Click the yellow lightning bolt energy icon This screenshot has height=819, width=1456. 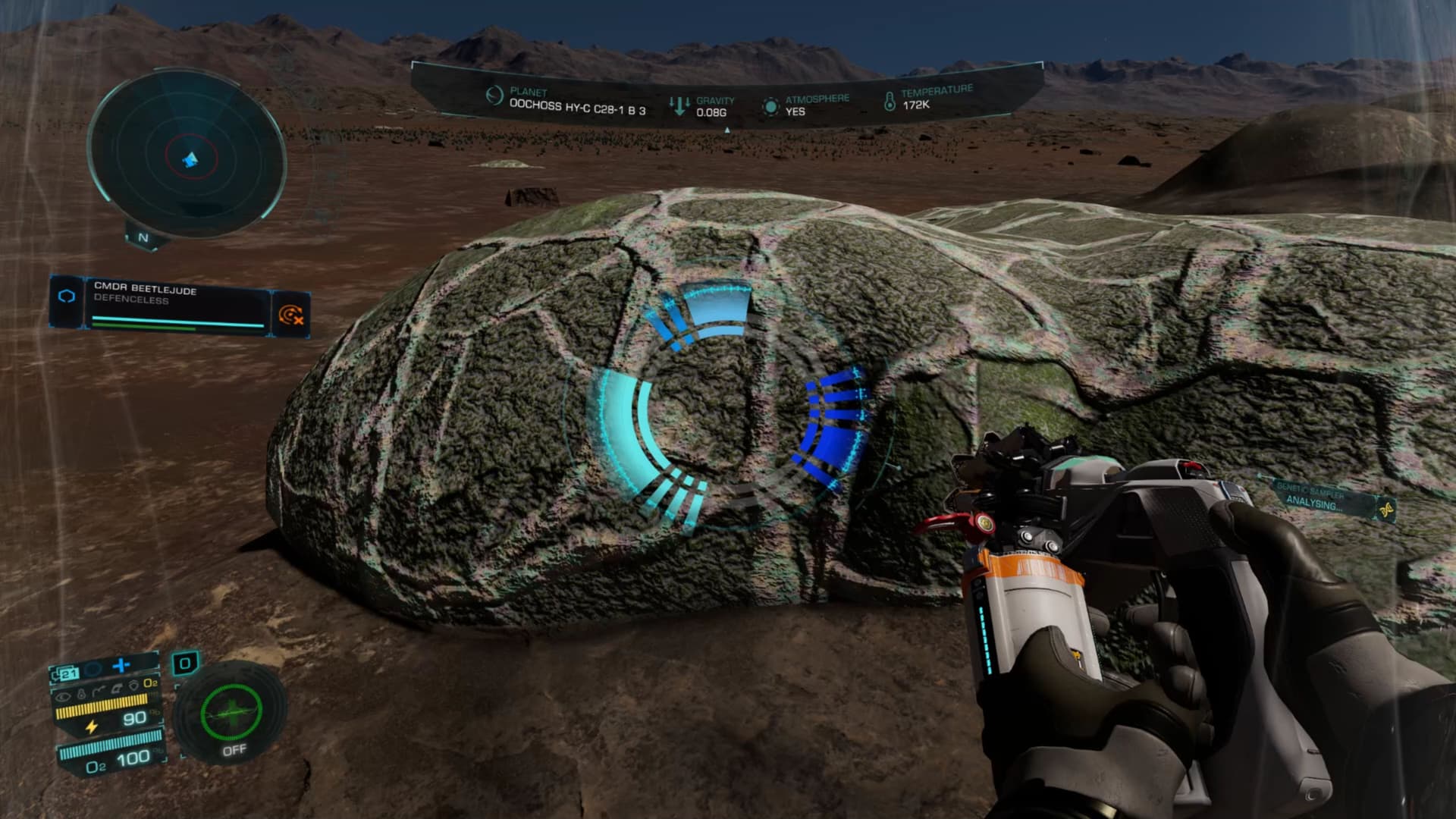pos(92,726)
